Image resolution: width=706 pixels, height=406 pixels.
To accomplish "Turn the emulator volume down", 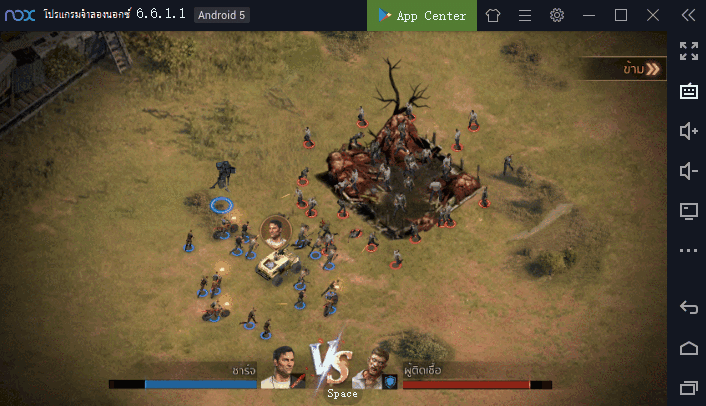I will [x=688, y=171].
